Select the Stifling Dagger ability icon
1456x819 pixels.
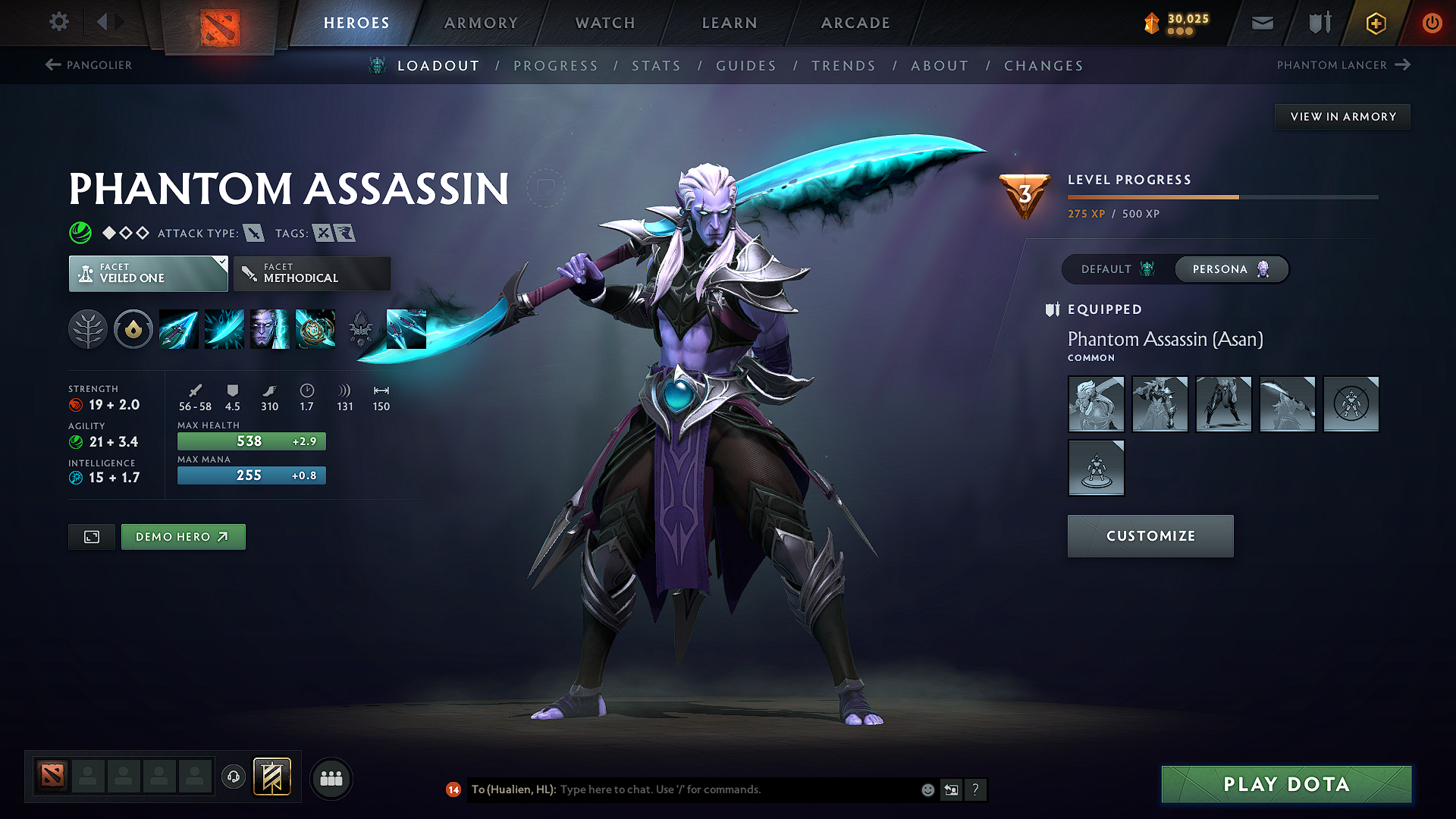178,329
